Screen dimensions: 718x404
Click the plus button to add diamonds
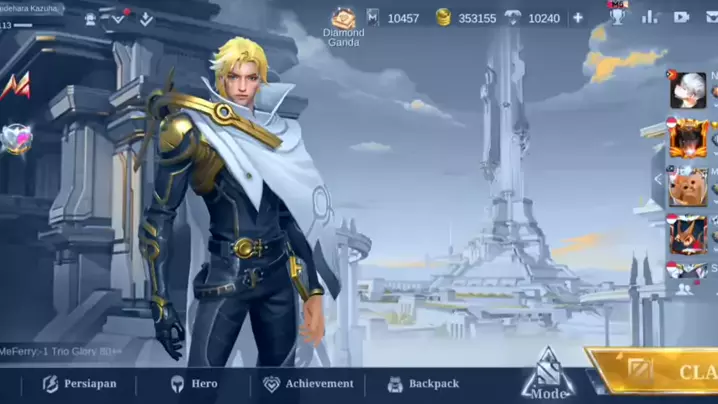[x=577, y=18]
